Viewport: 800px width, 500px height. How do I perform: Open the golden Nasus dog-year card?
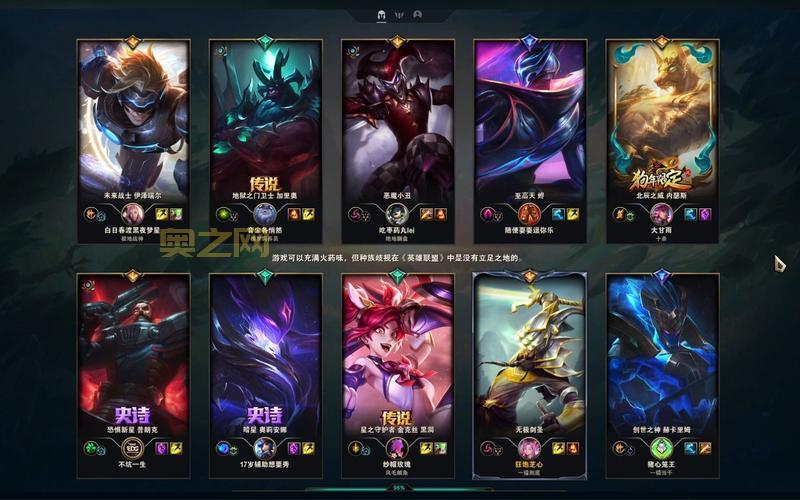click(x=662, y=130)
